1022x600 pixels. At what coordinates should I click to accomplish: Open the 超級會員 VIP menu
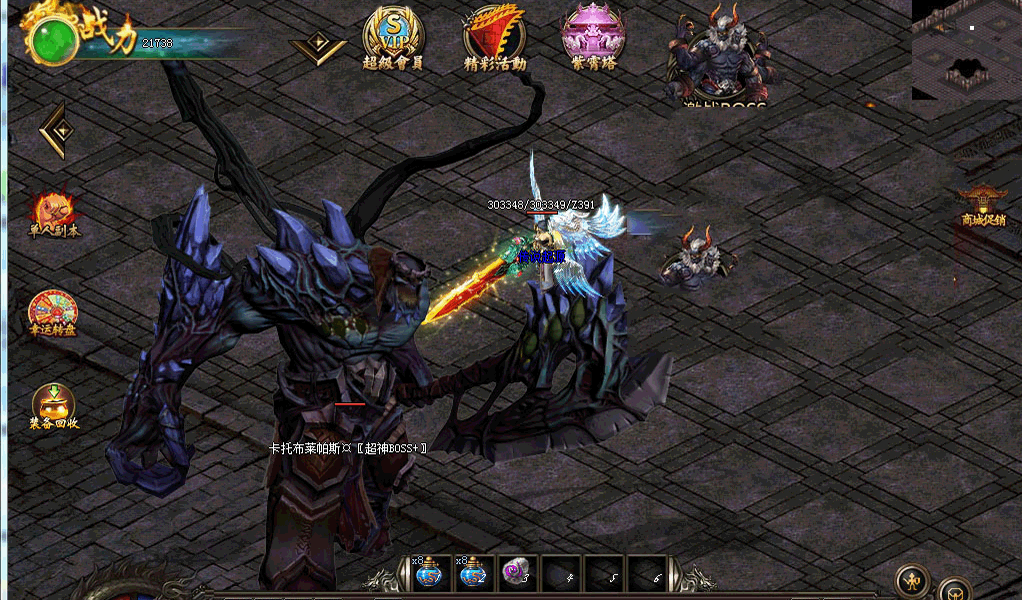click(392, 36)
